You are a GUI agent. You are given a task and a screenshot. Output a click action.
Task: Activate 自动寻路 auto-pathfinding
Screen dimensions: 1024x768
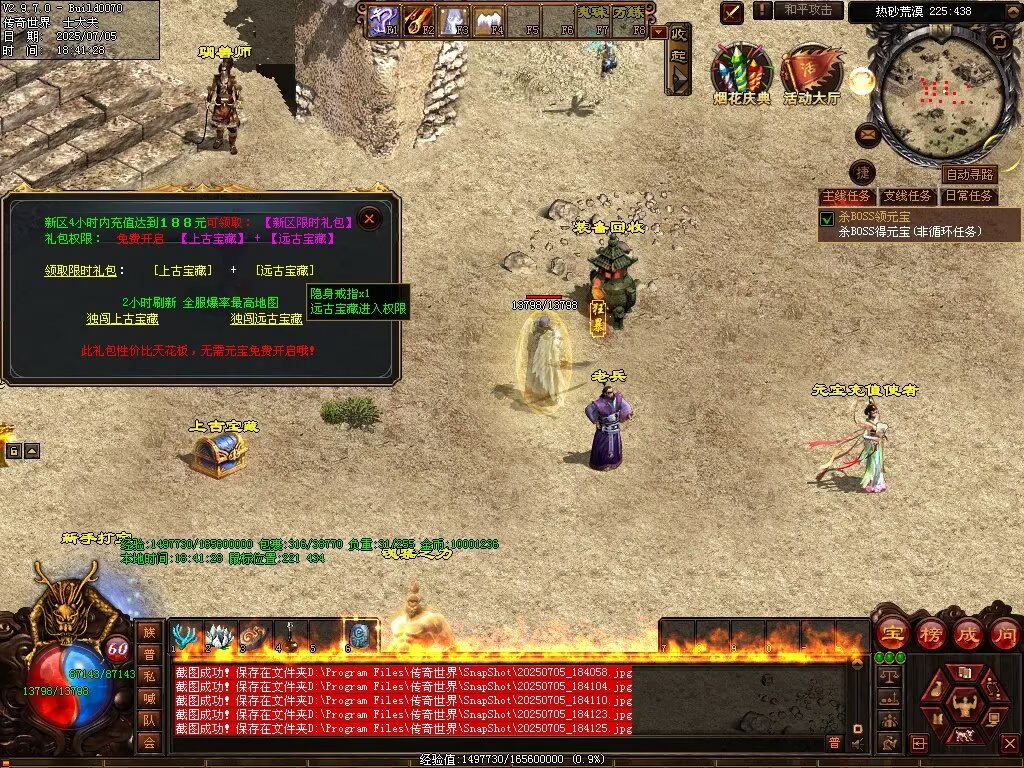point(970,175)
